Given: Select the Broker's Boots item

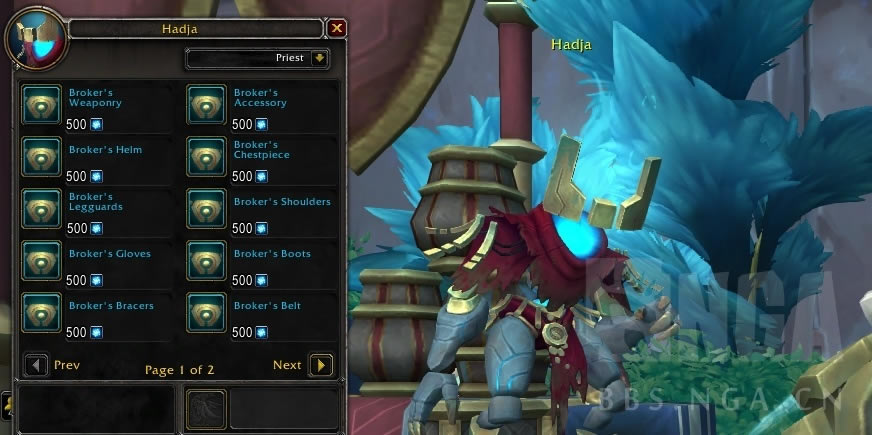Looking at the screenshot, I should click(x=207, y=261).
